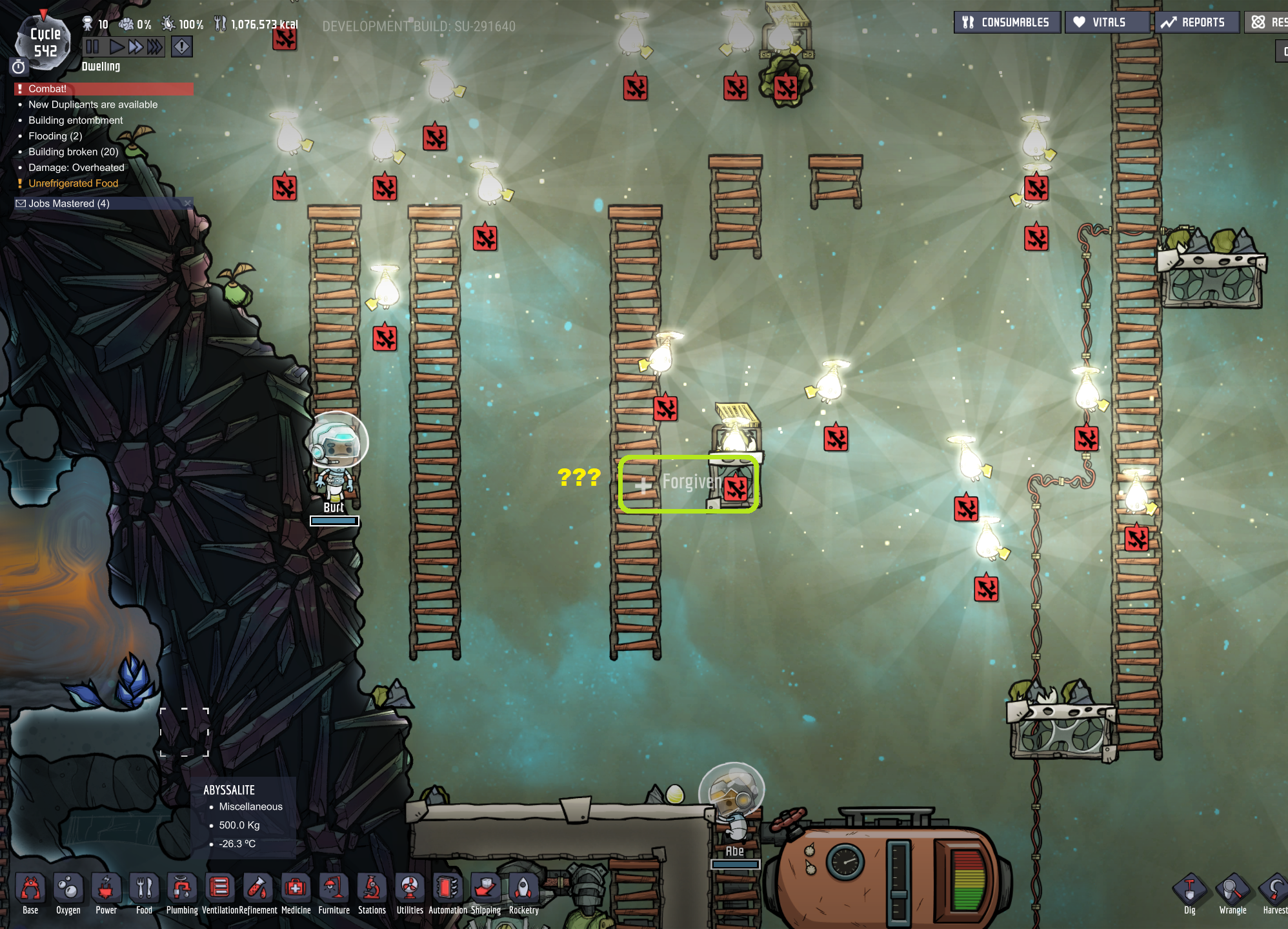Activate the Wrangle tool
1288x929 pixels.
click(1233, 894)
